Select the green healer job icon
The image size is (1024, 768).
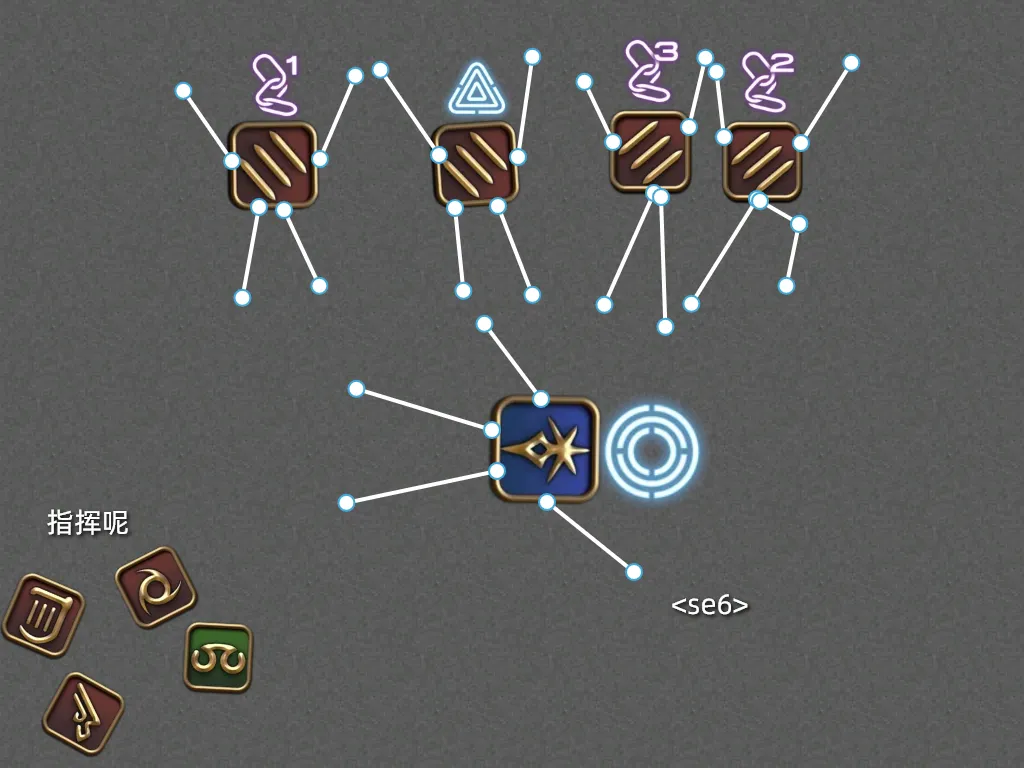218,657
